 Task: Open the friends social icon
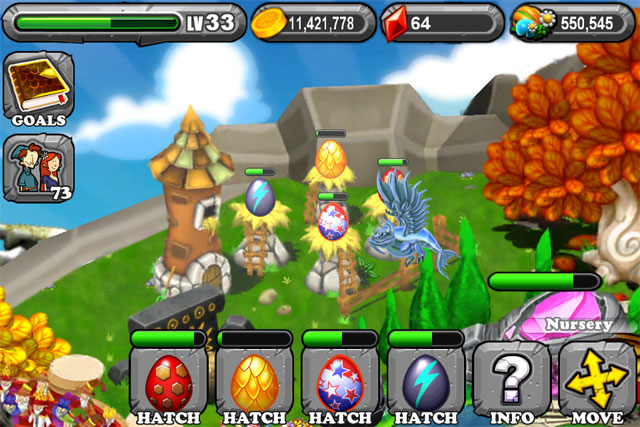point(36,167)
